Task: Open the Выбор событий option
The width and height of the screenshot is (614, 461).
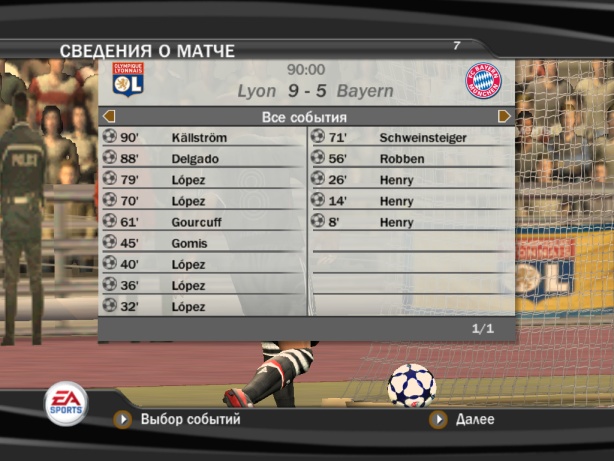Action: [x=190, y=420]
